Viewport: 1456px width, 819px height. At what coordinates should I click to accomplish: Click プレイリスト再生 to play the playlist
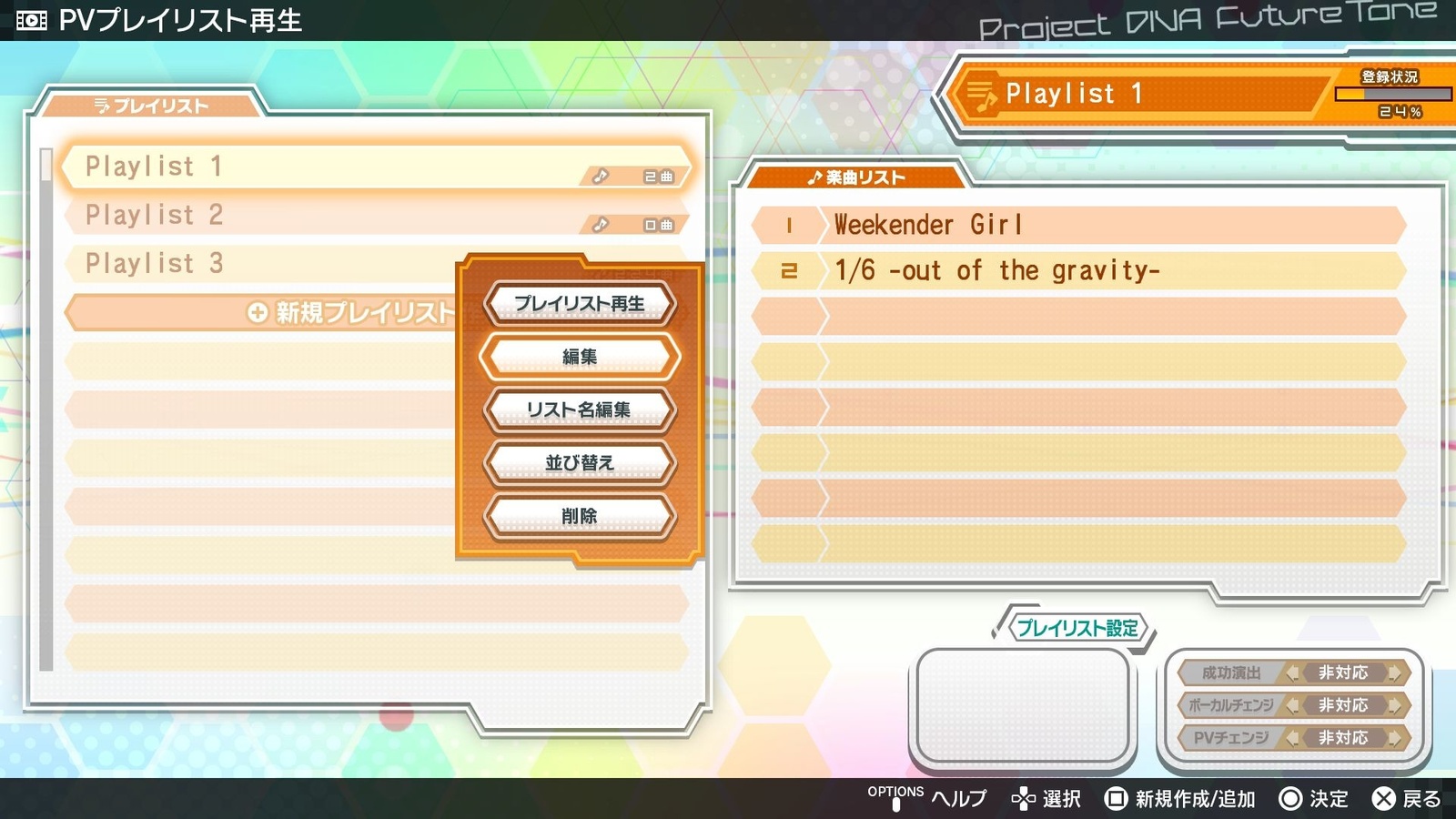[580, 304]
